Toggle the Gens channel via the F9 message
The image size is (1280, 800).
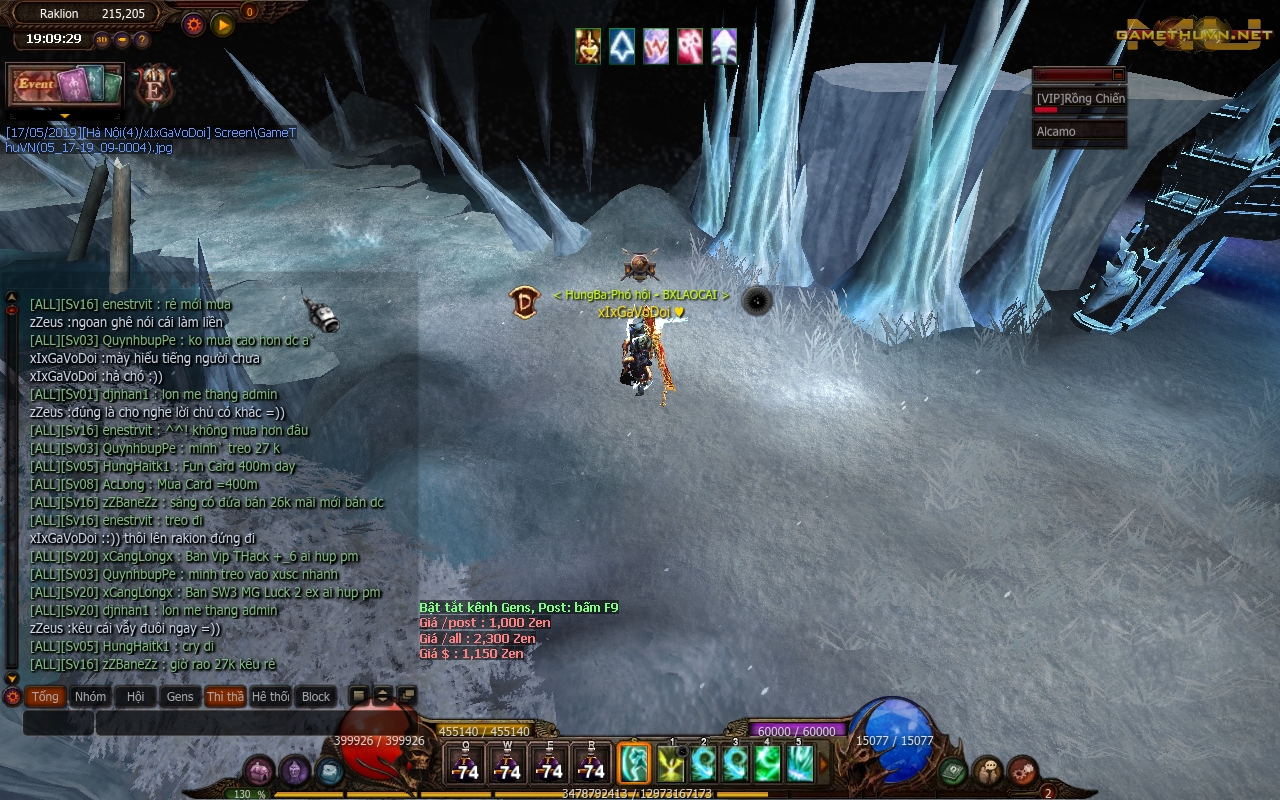tap(517, 607)
